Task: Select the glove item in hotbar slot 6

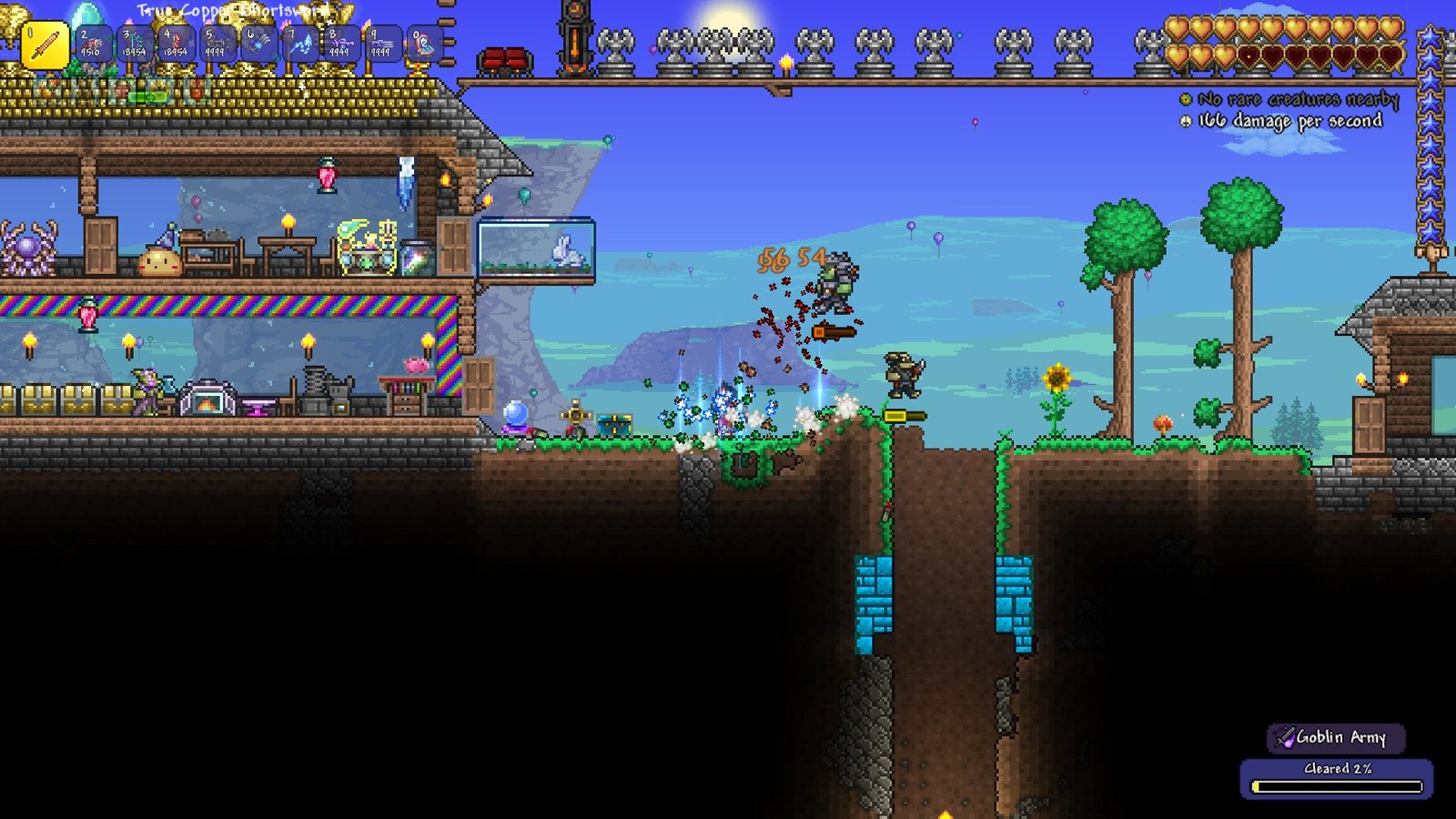Action: [x=259, y=44]
